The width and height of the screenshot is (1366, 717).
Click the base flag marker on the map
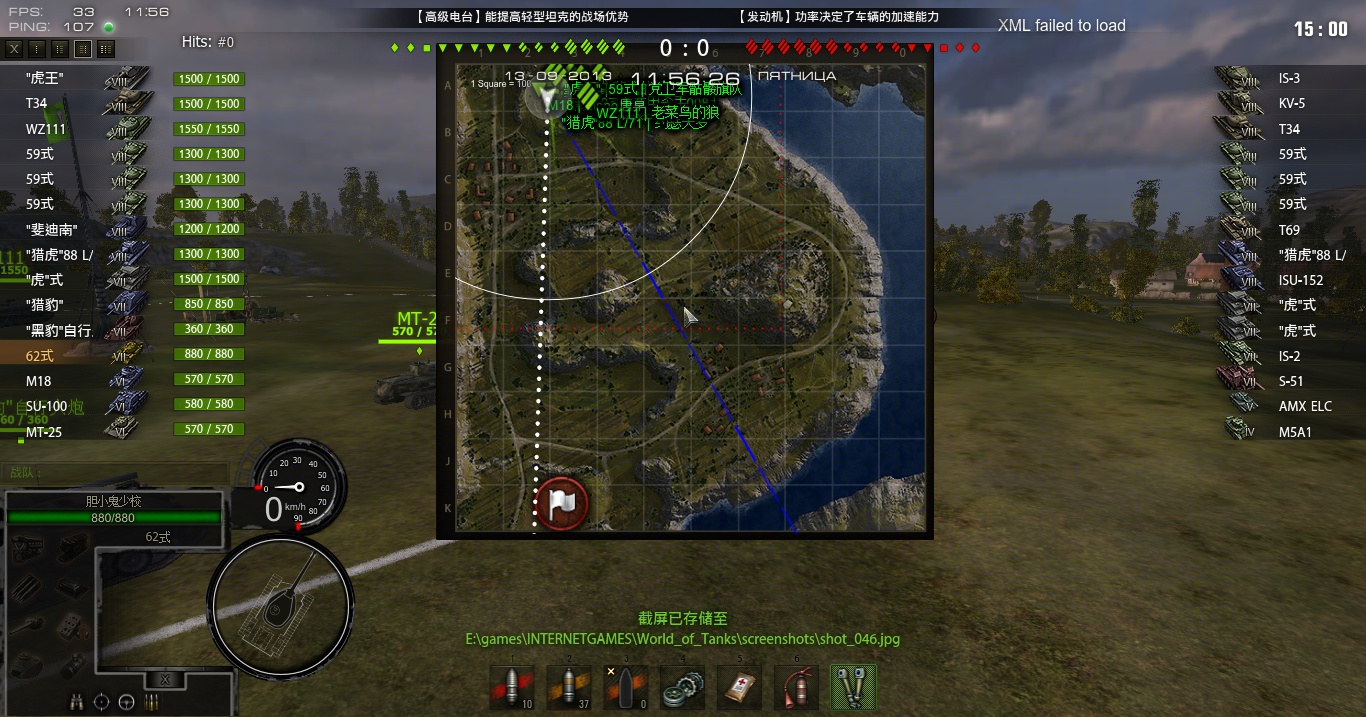coord(561,501)
